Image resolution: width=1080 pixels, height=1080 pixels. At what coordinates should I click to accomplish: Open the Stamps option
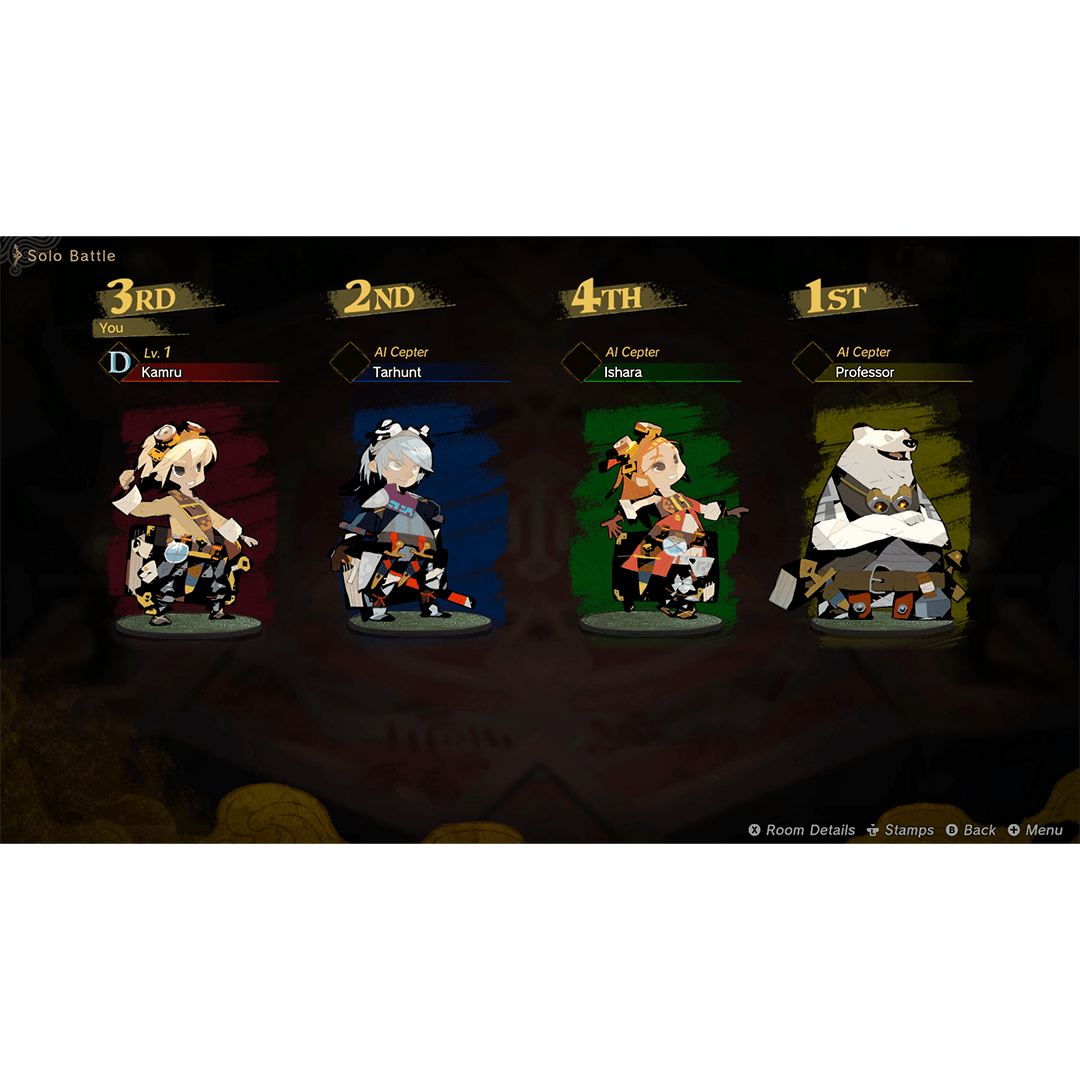pyautogui.click(x=900, y=830)
